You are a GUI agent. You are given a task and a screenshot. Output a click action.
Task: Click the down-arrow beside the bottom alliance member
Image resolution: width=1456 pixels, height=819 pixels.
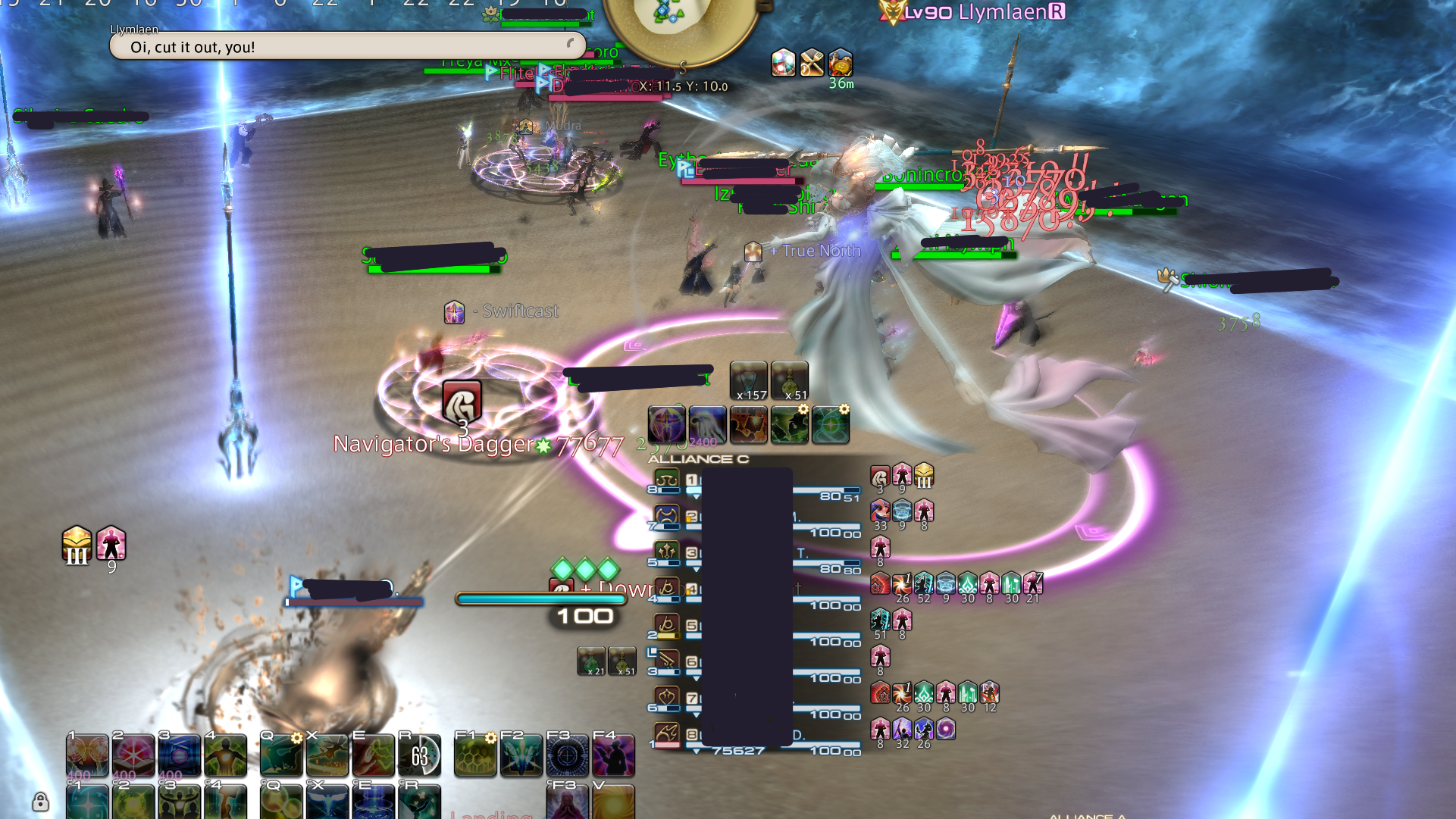(695, 752)
